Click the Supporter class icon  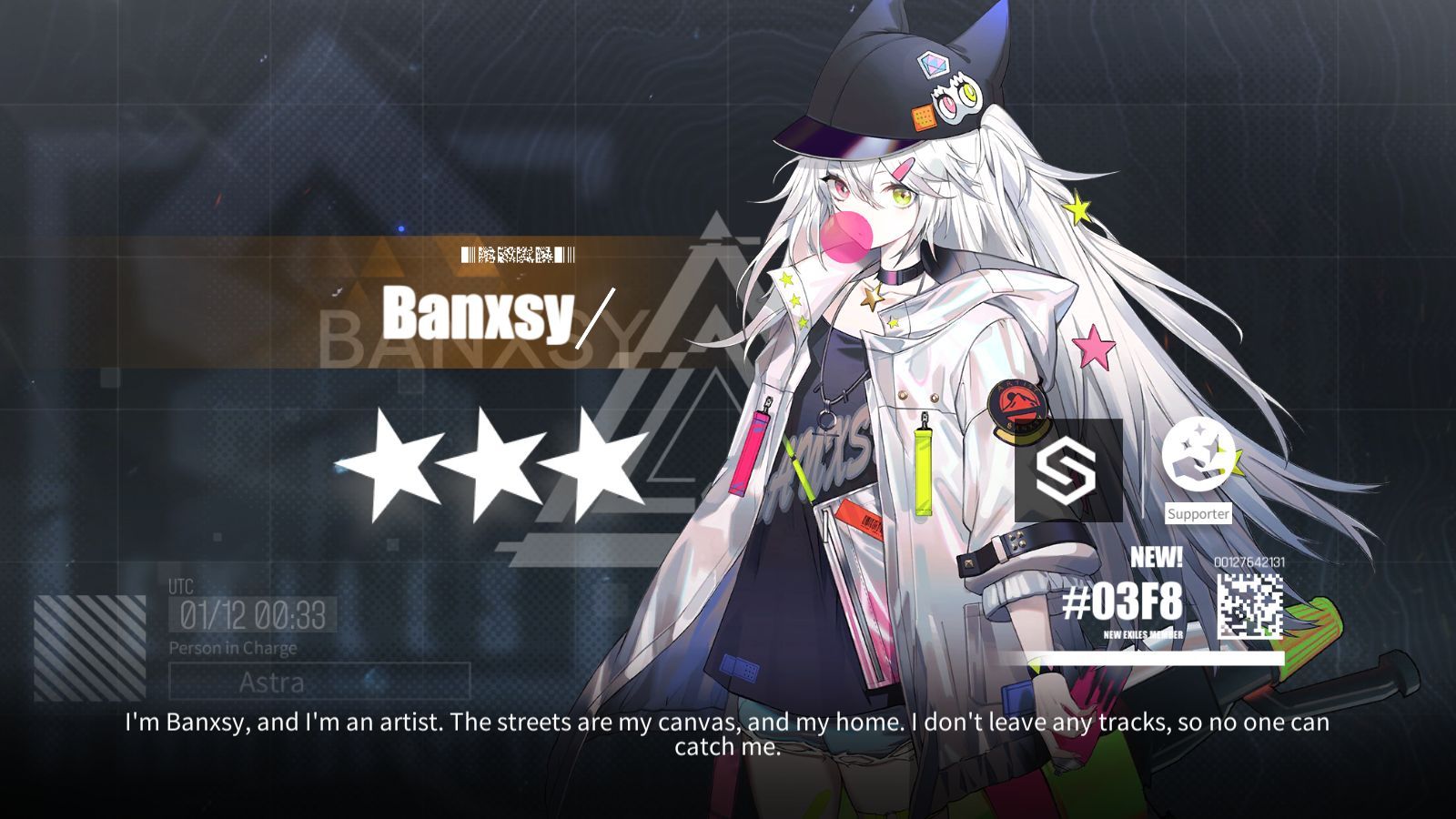tap(1198, 457)
